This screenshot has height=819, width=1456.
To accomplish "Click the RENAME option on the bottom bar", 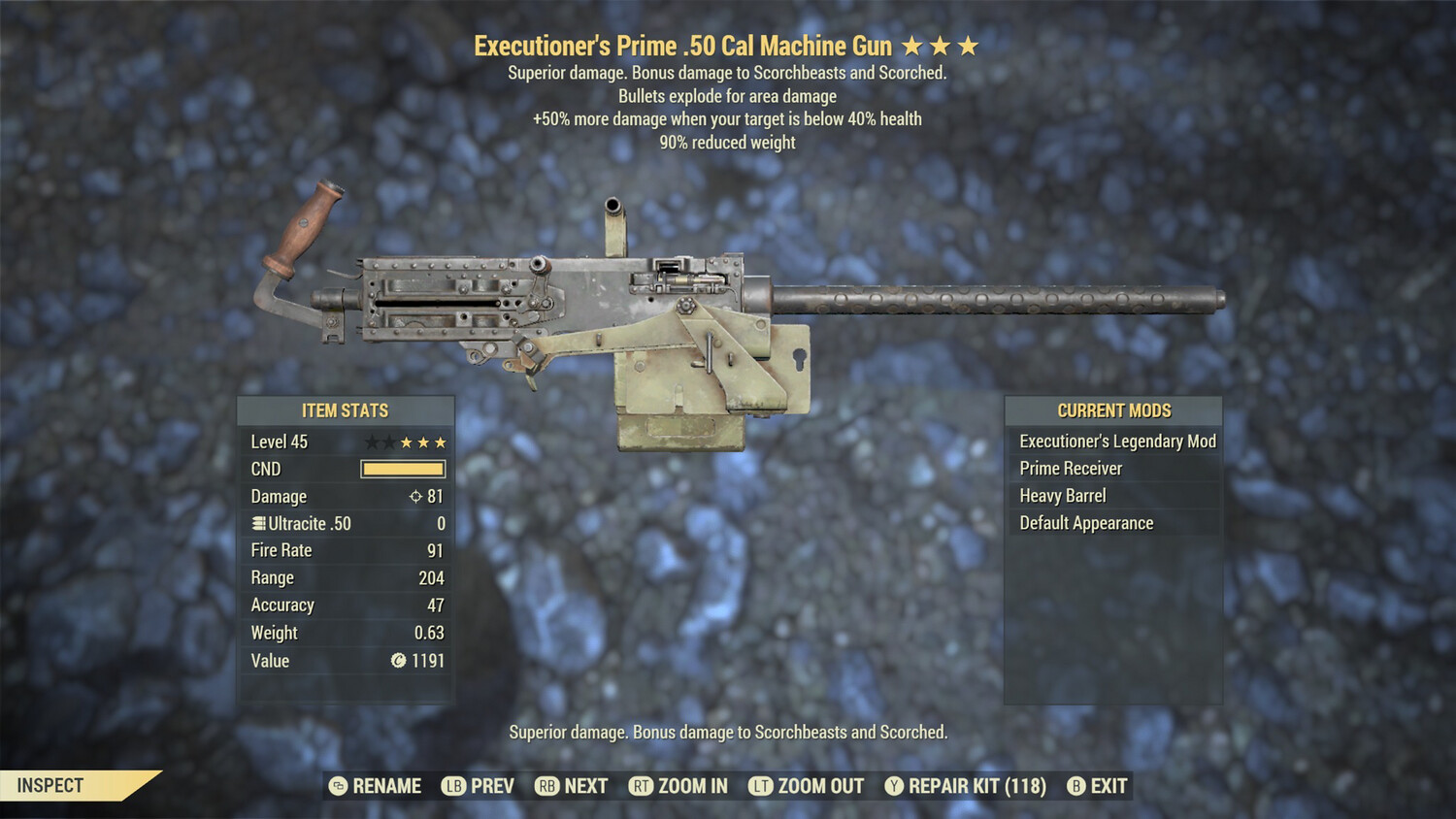I will coord(388,786).
